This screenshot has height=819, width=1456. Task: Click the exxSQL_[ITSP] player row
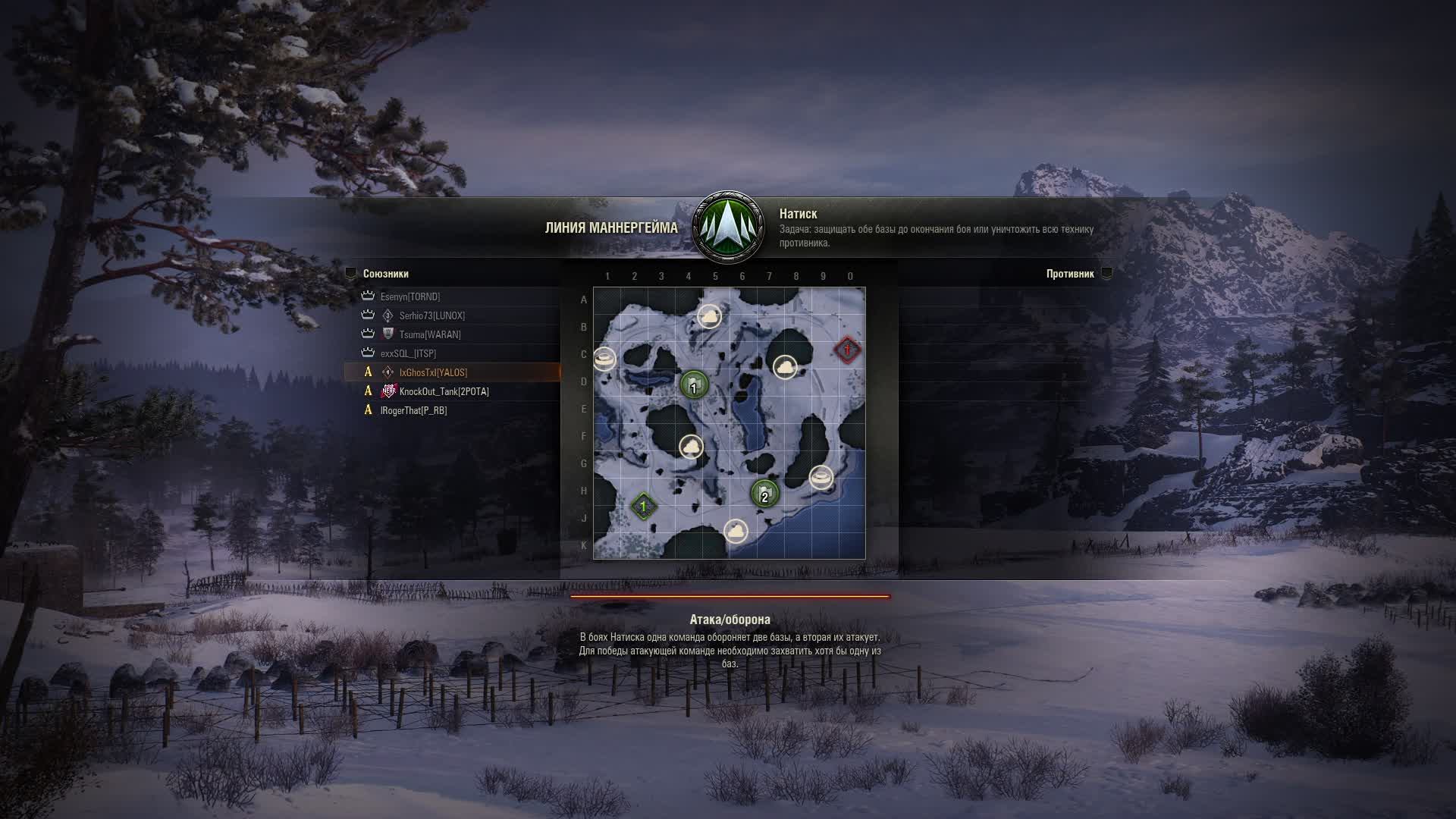408,353
